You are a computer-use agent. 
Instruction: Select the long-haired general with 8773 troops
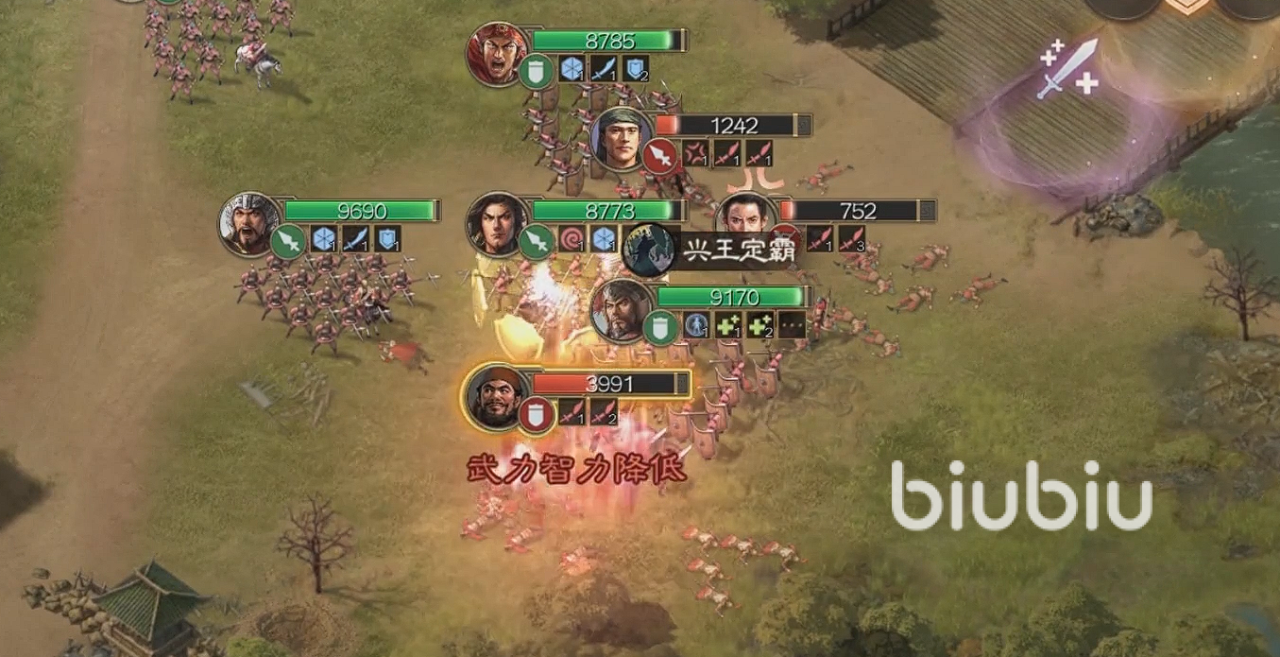pyautogui.click(x=496, y=223)
